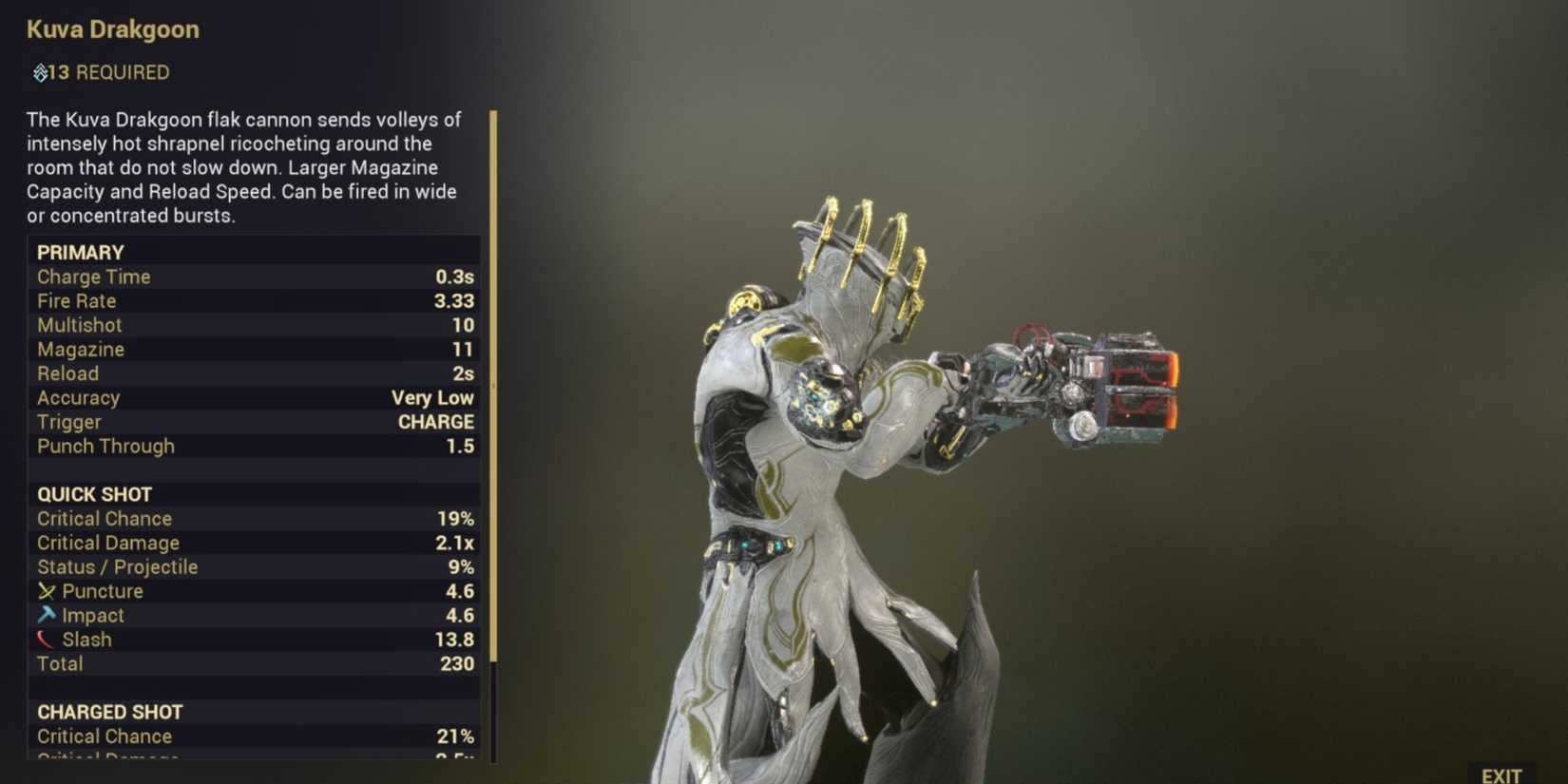Click the Very Low accuracy value

pos(433,397)
